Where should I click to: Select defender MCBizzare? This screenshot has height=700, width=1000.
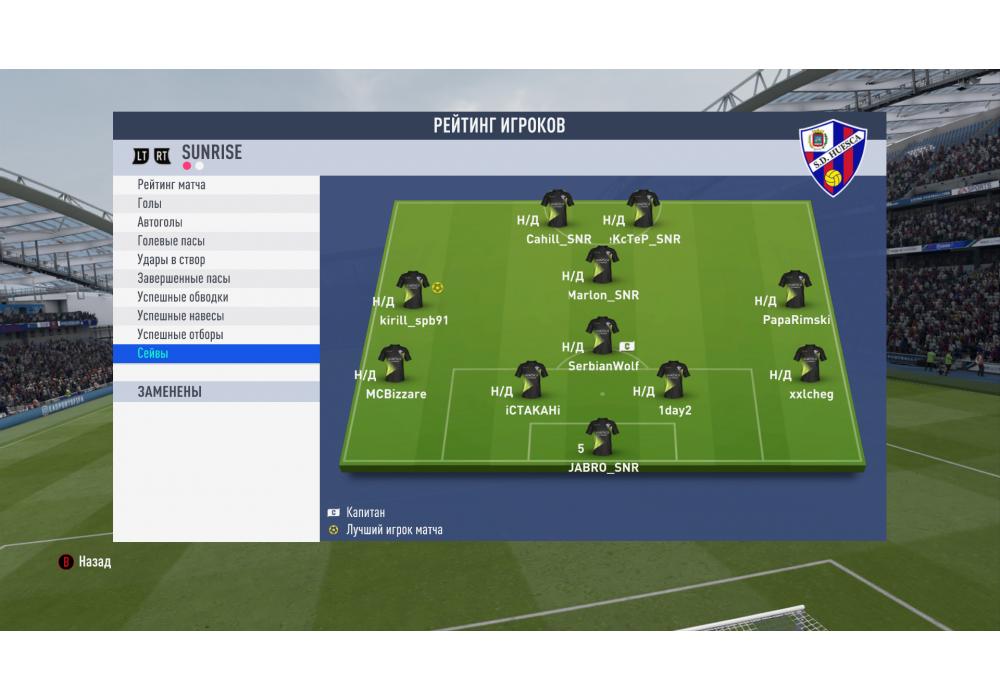395,364
